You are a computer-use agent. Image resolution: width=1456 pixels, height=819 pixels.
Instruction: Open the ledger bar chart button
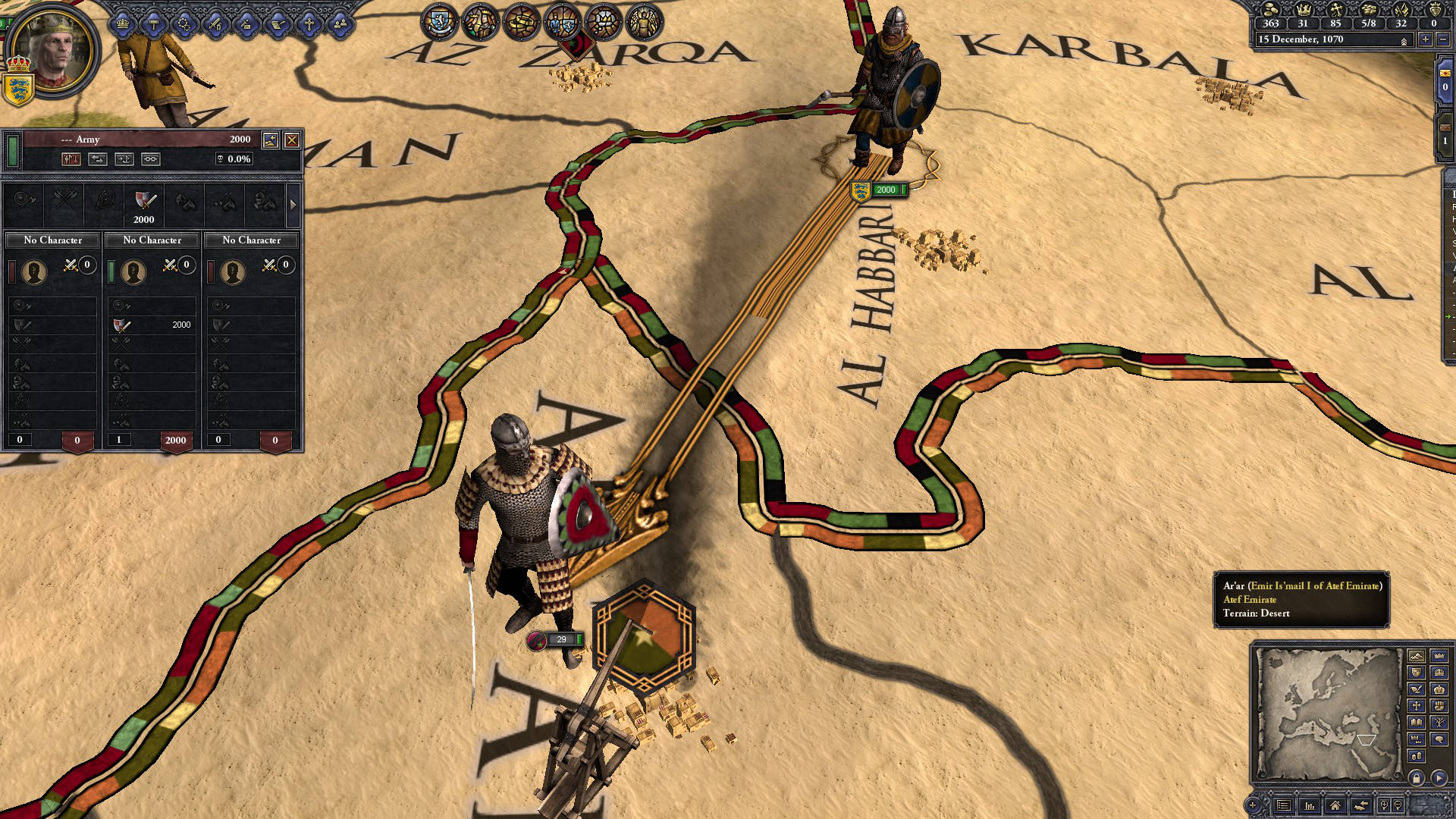(1309, 805)
